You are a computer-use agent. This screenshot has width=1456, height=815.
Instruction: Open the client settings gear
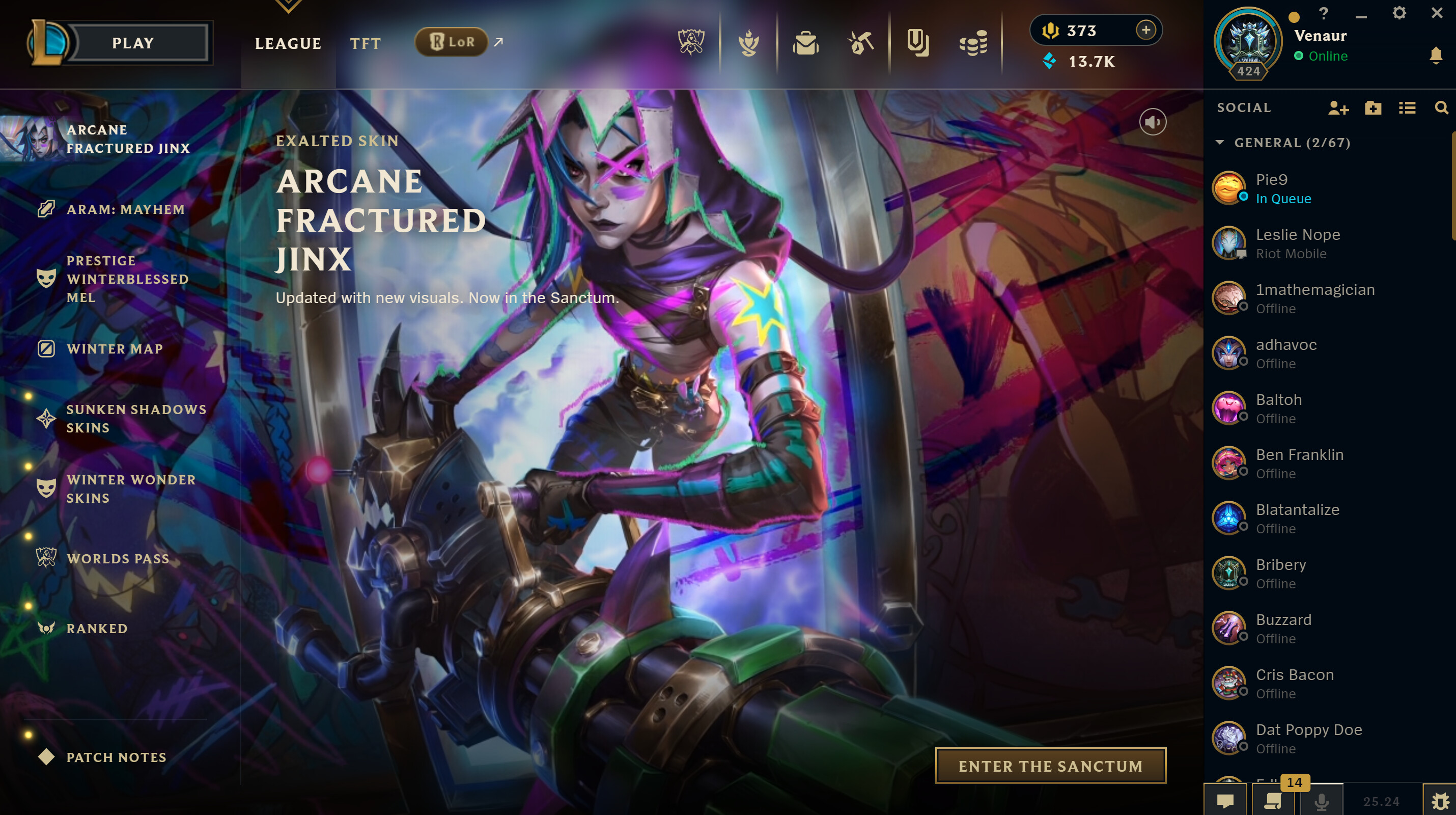pyautogui.click(x=1399, y=14)
